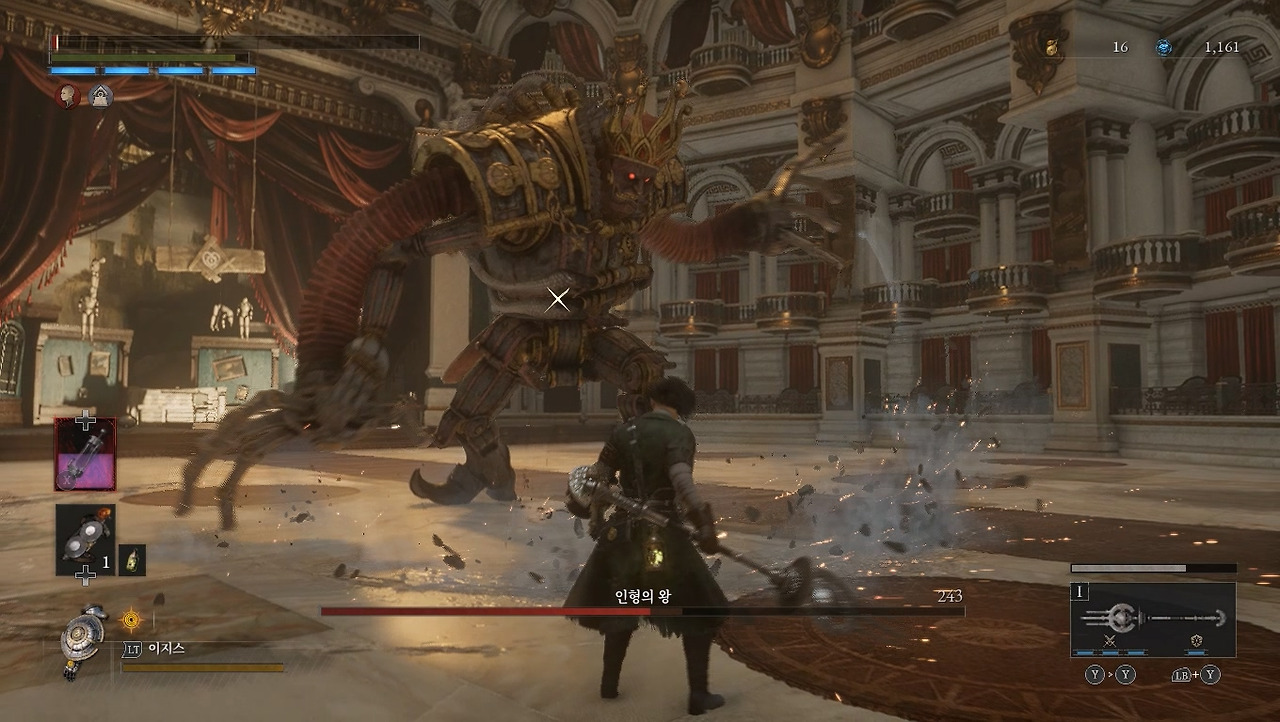Click the crossed swords Fable Art icon
Screen dimensions: 1280x722
(x=1110, y=642)
